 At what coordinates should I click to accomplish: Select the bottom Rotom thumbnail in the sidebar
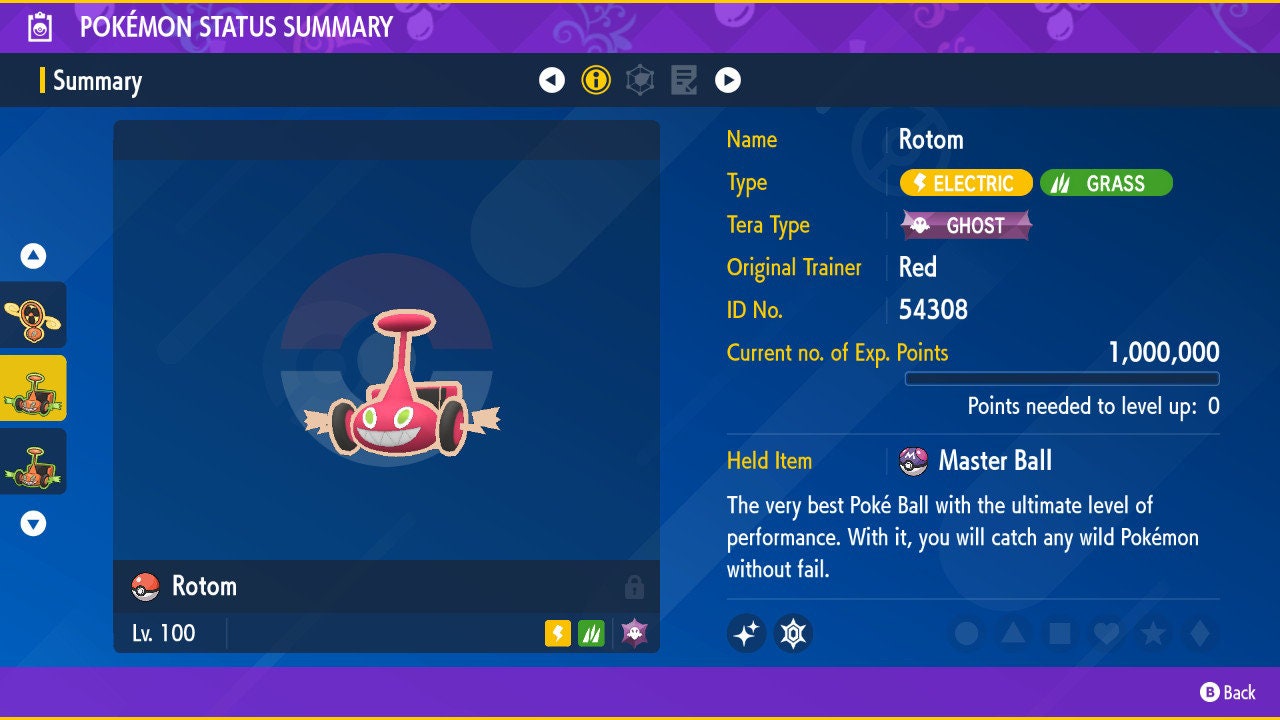pyautogui.click(x=33, y=461)
